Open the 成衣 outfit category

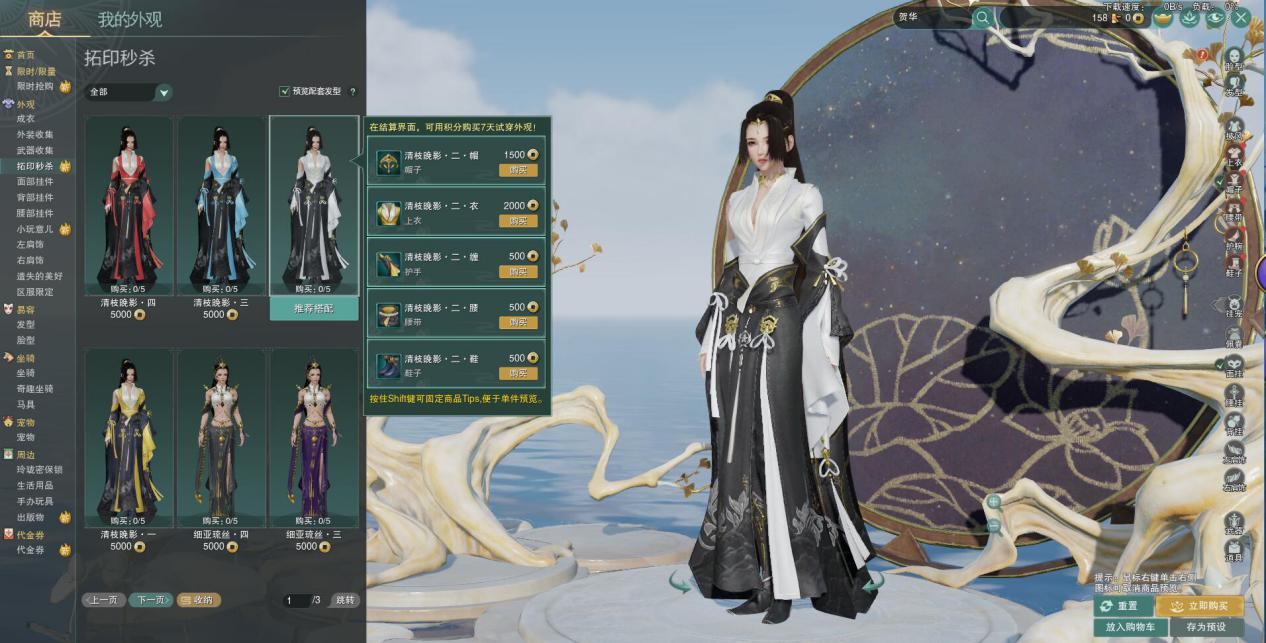26,119
